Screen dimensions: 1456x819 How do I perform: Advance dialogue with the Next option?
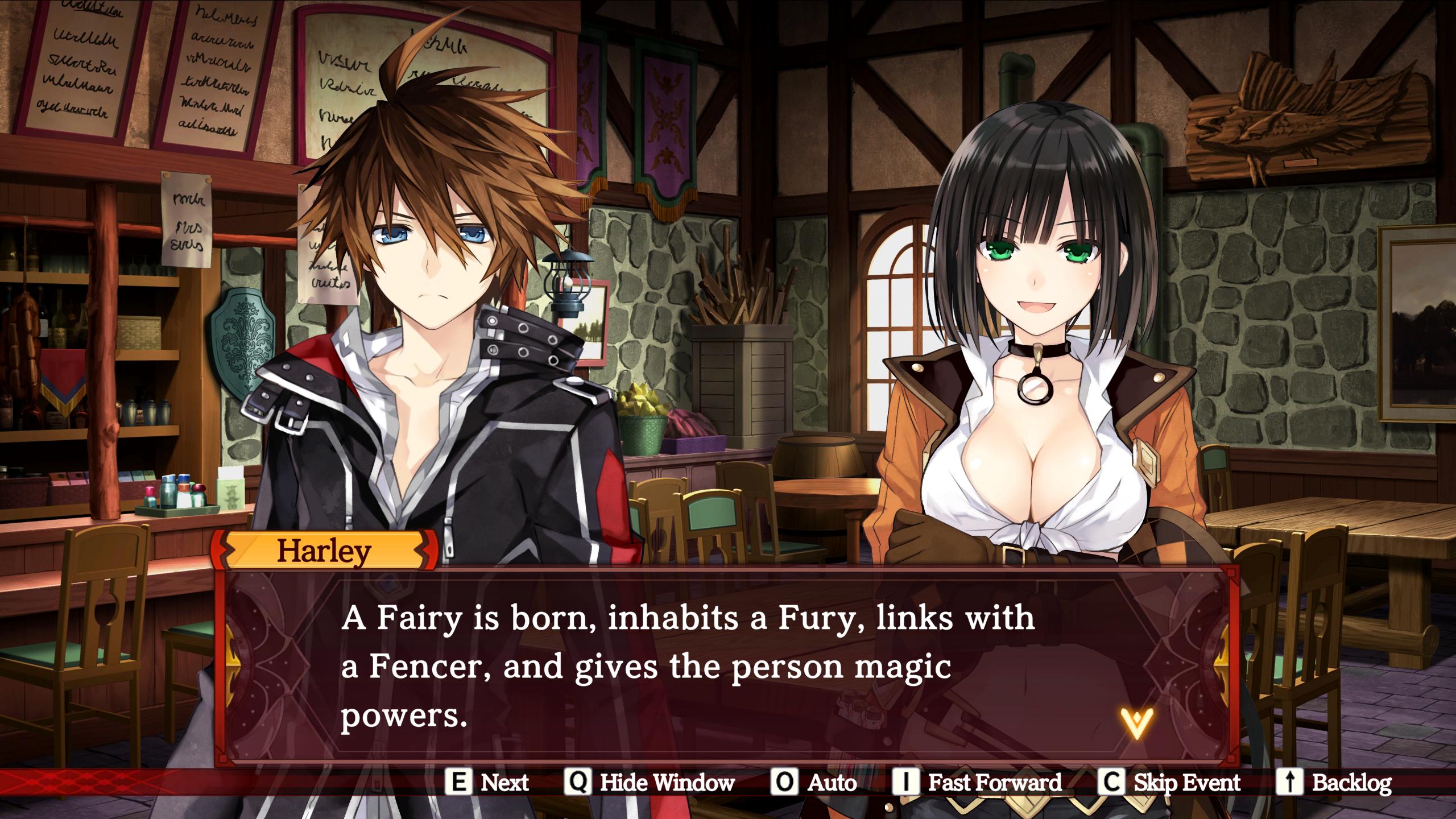487,783
